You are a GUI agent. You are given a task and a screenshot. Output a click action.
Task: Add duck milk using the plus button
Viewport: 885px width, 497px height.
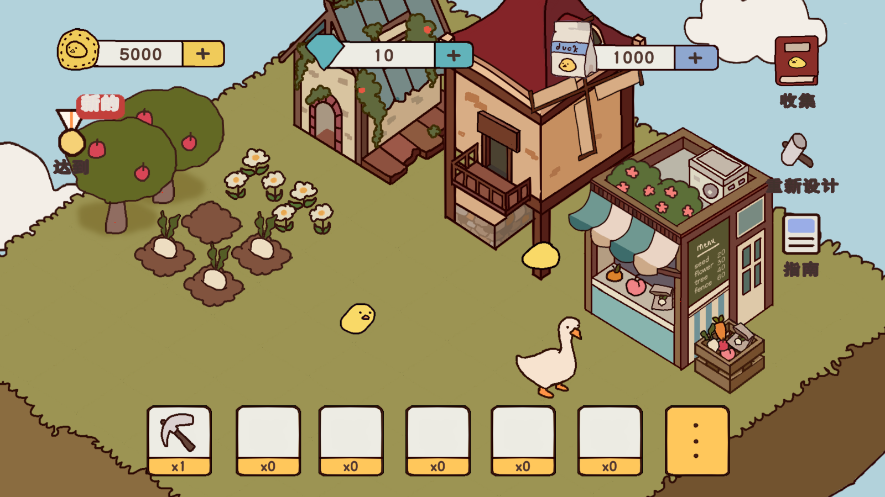(696, 57)
